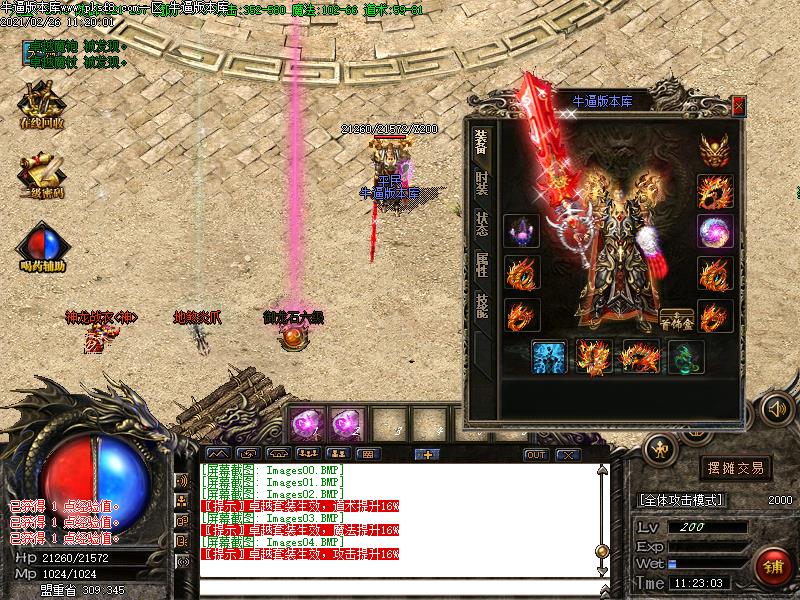Click the OUT button above chat

[x=536, y=455]
